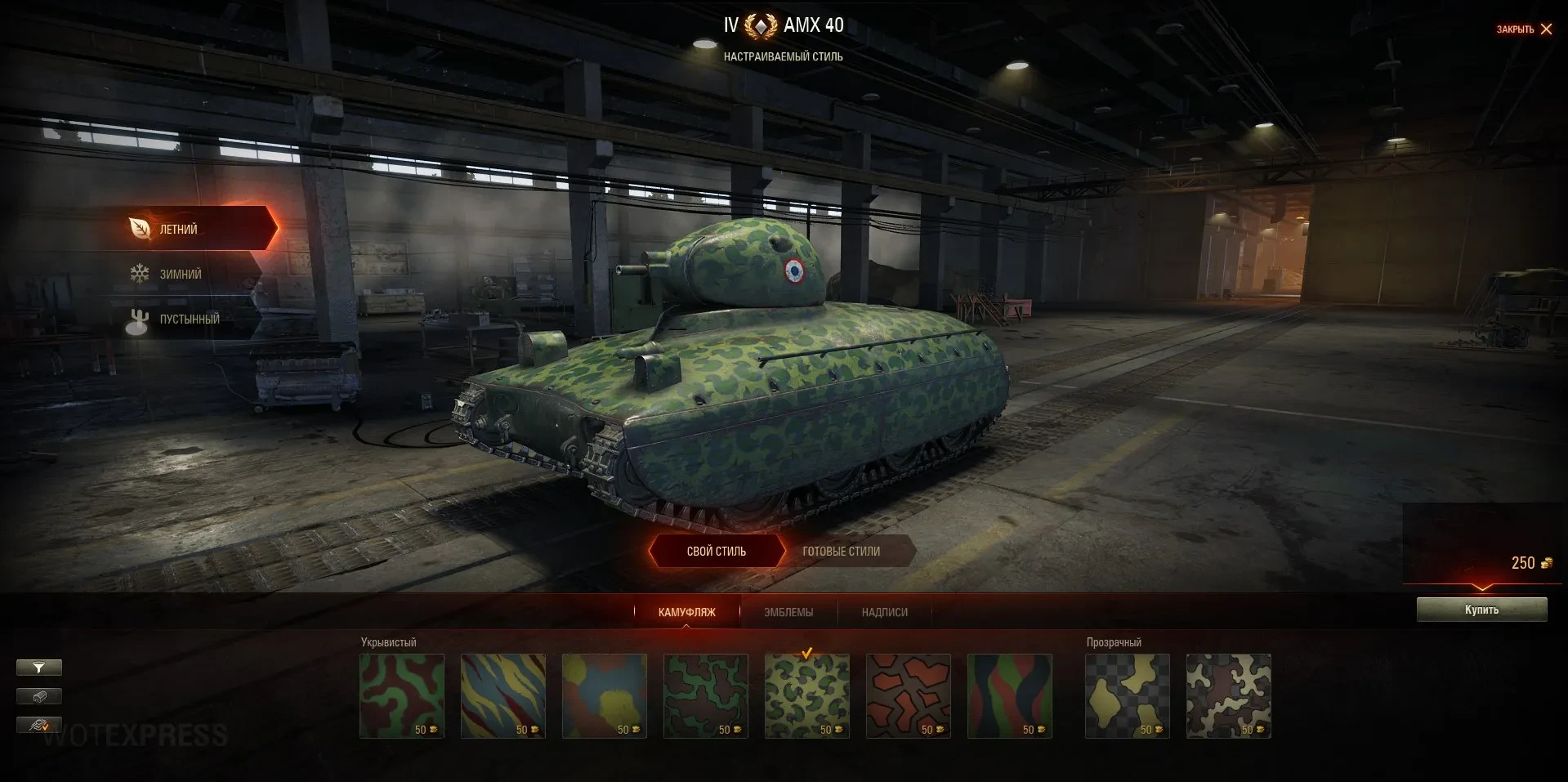
Task: Open the funnel filter button
Action: (38, 668)
